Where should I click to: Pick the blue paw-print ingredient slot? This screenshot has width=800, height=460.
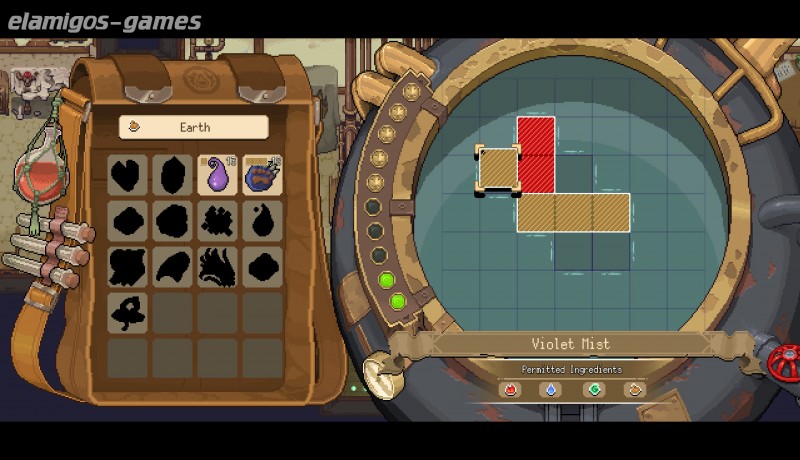tap(262, 175)
